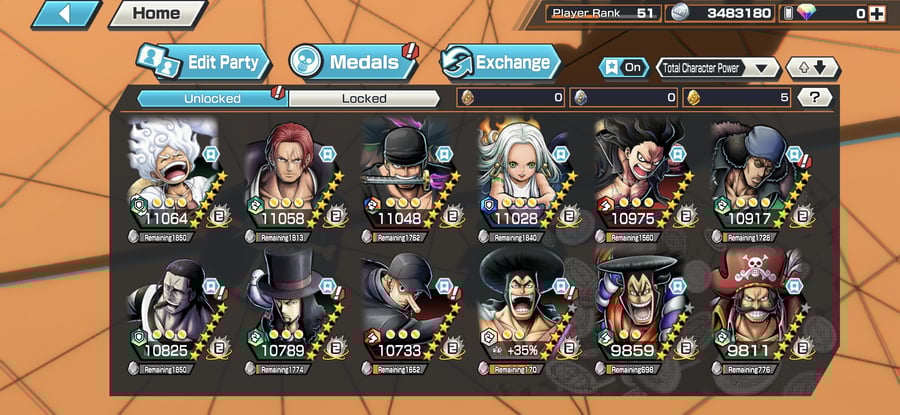900x415 pixels.
Task: Select the Unlocked characters tab
Action: click(x=212, y=98)
